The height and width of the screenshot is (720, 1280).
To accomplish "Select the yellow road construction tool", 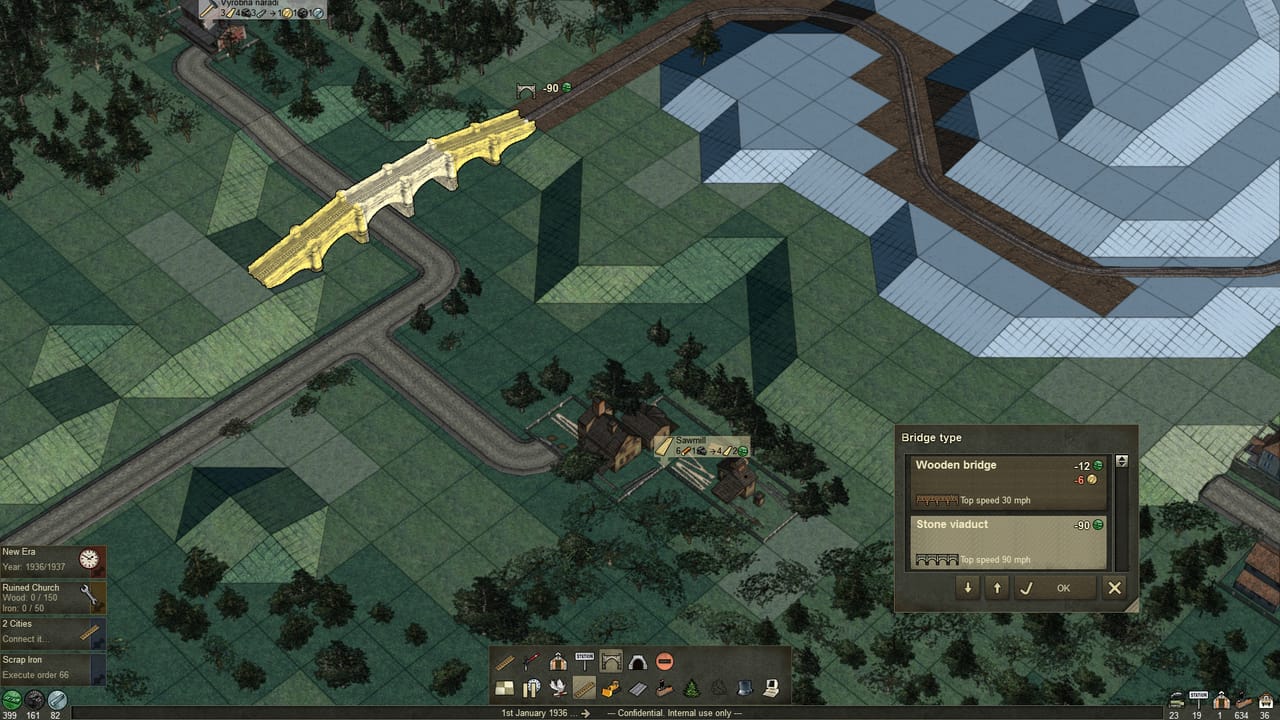I will click(x=583, y=688).
